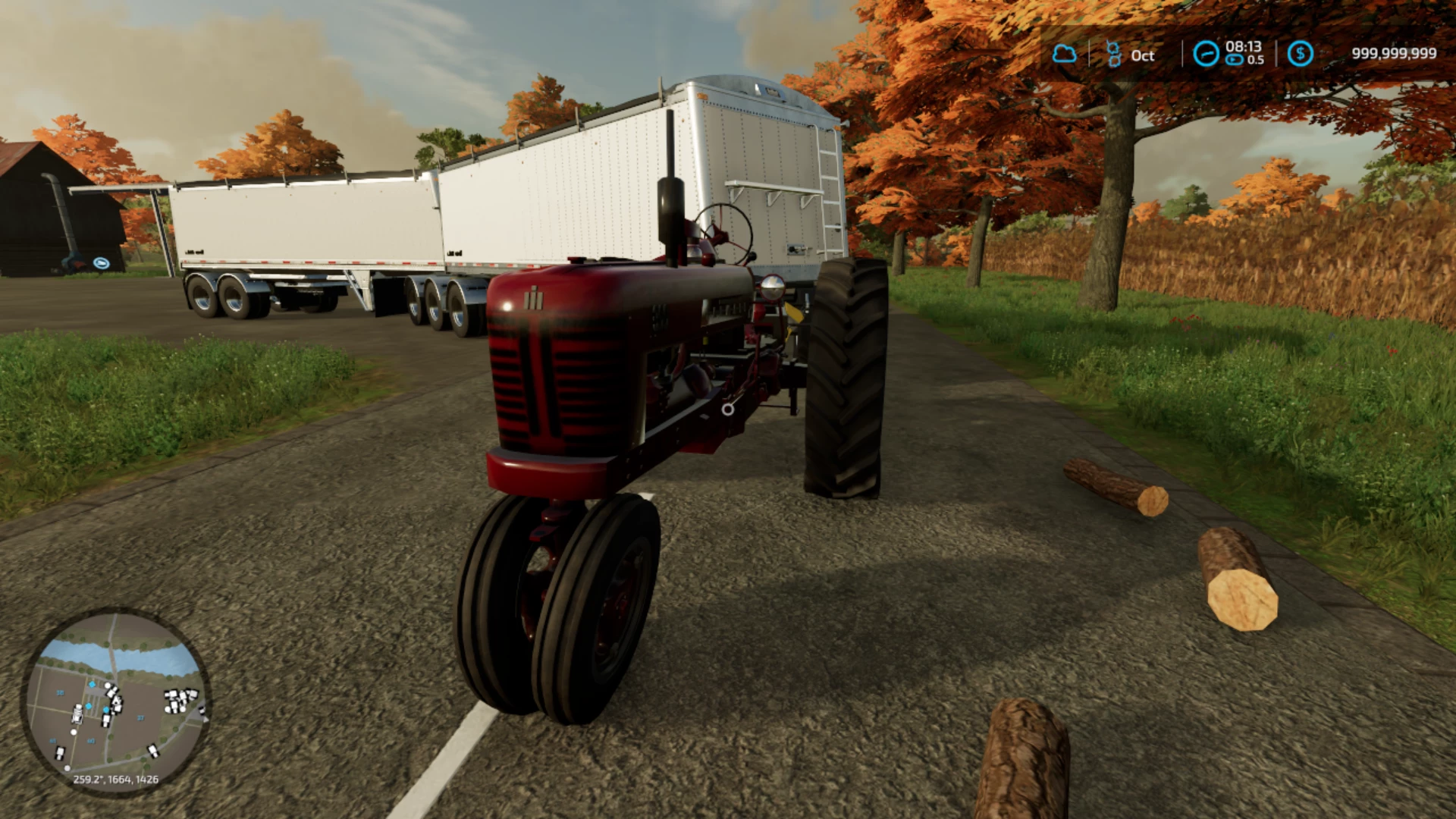Viewport: 1456px width, 819px height.
Task: Click the 0.5 timescale value
Action: click(x=1257, y=59)
